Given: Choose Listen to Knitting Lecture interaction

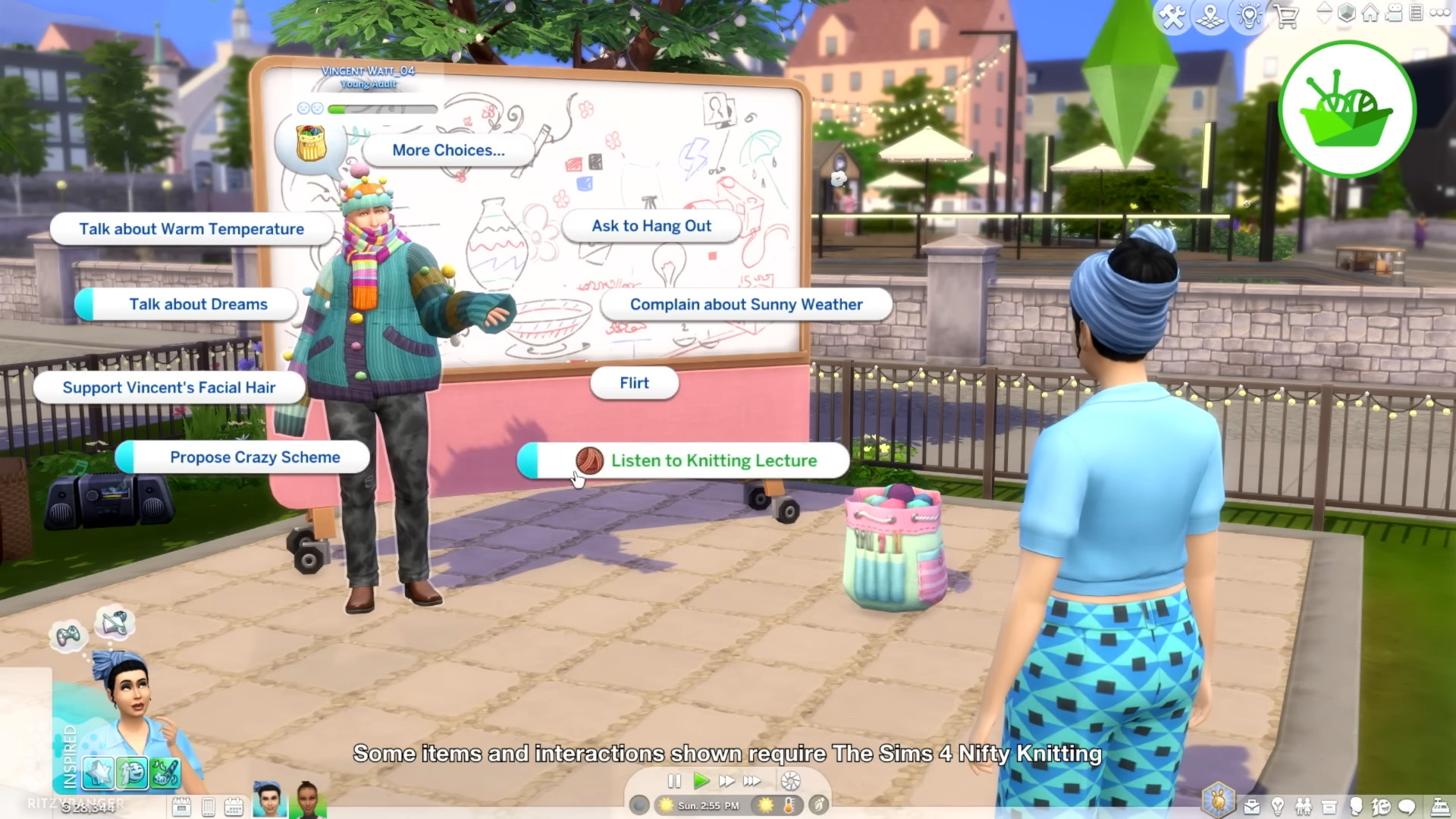Looking at the screenshot, I should 713,461.
